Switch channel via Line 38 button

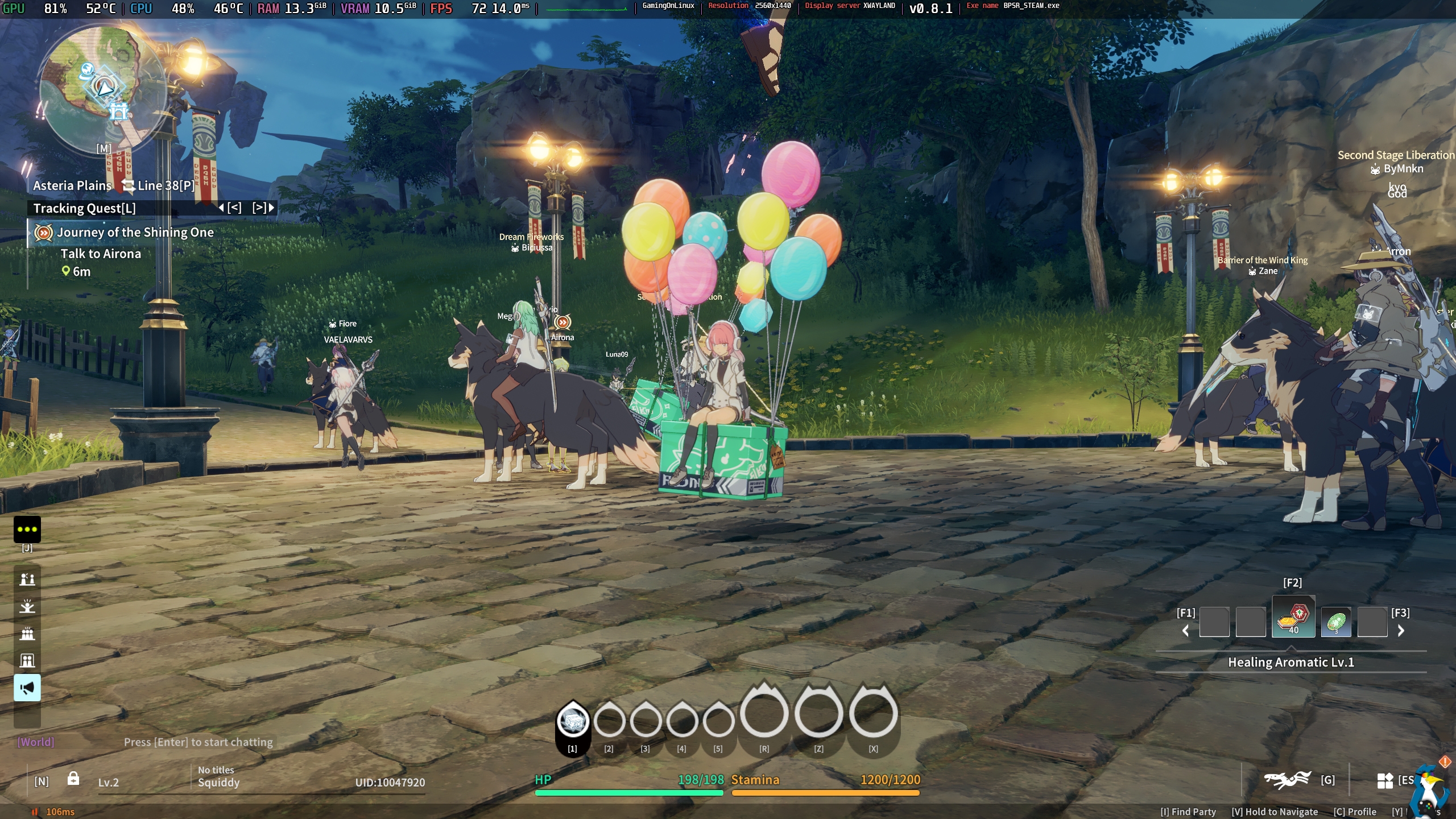coord(159,185)
